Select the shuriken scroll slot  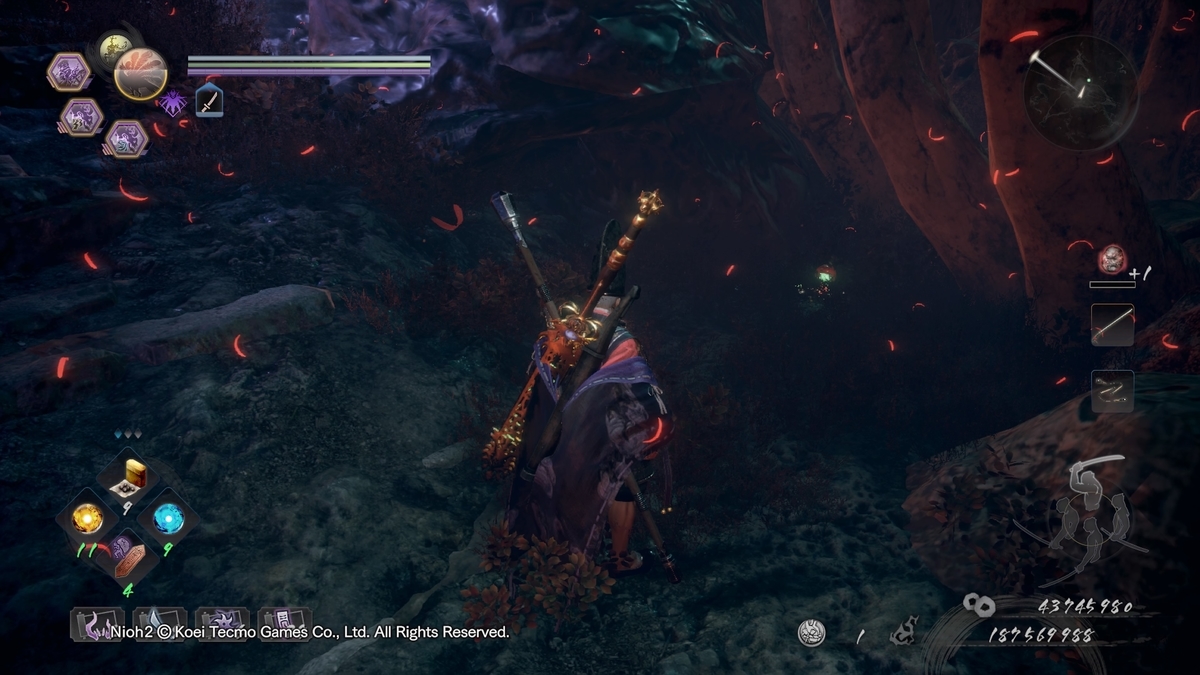click(222, 625)
